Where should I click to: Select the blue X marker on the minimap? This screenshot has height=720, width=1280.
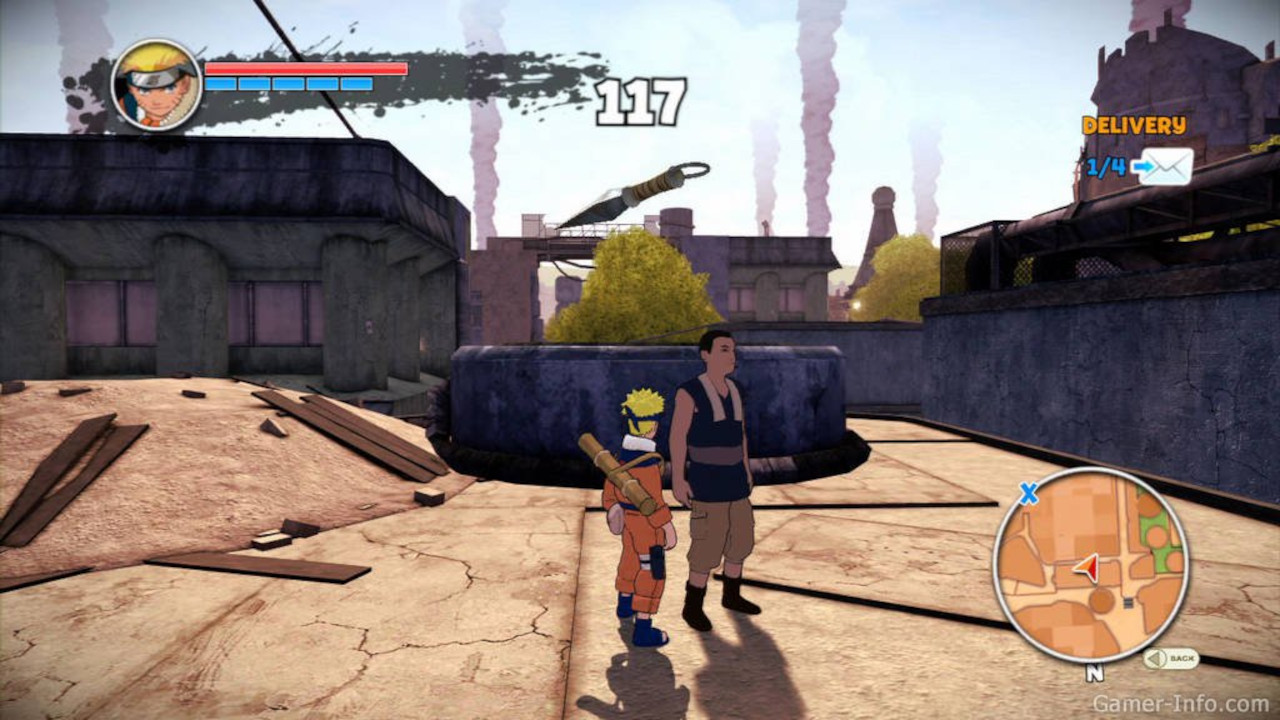[x=1027, y=492]
